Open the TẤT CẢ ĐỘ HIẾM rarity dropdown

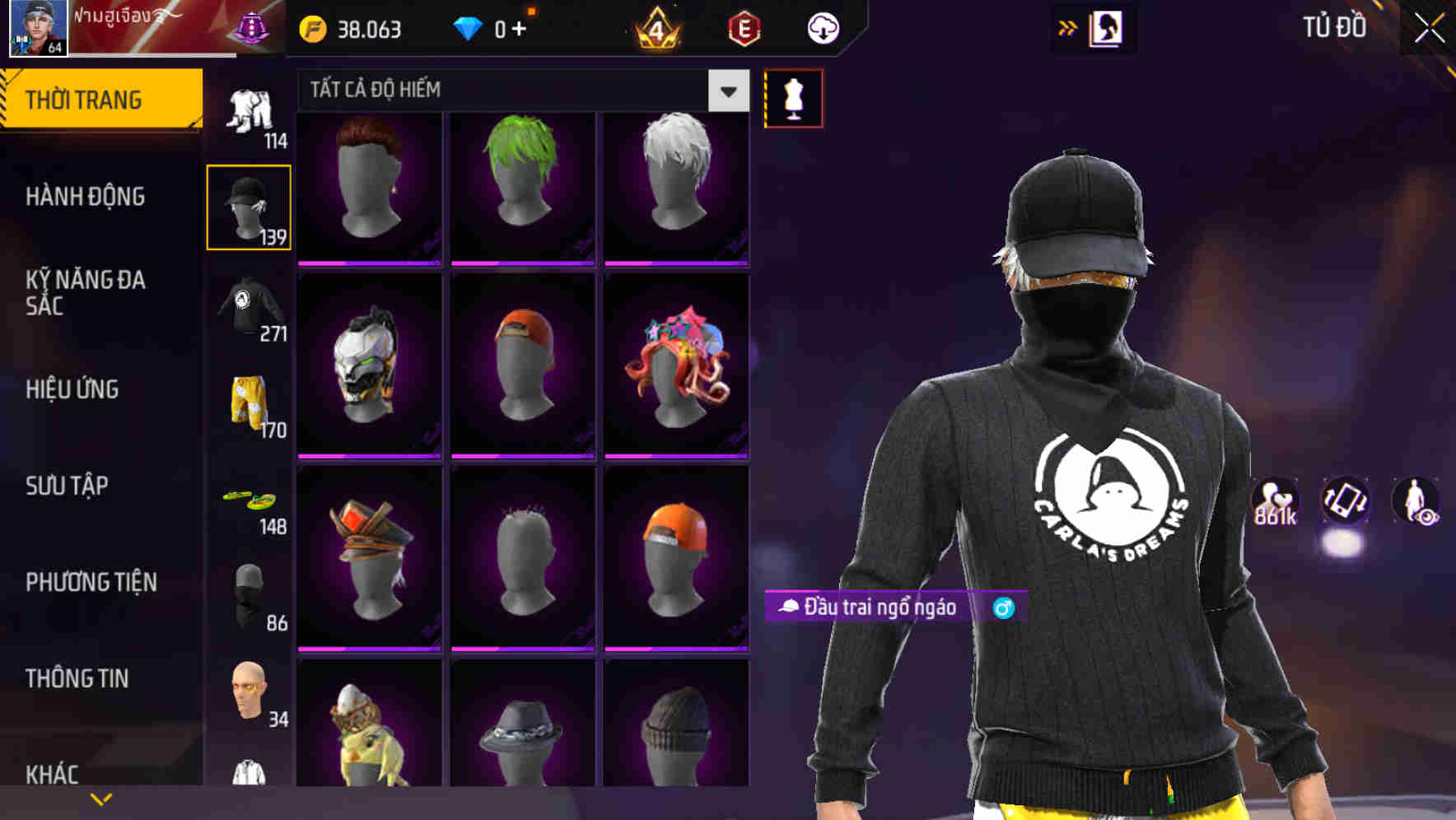click(x=519, y=90)
